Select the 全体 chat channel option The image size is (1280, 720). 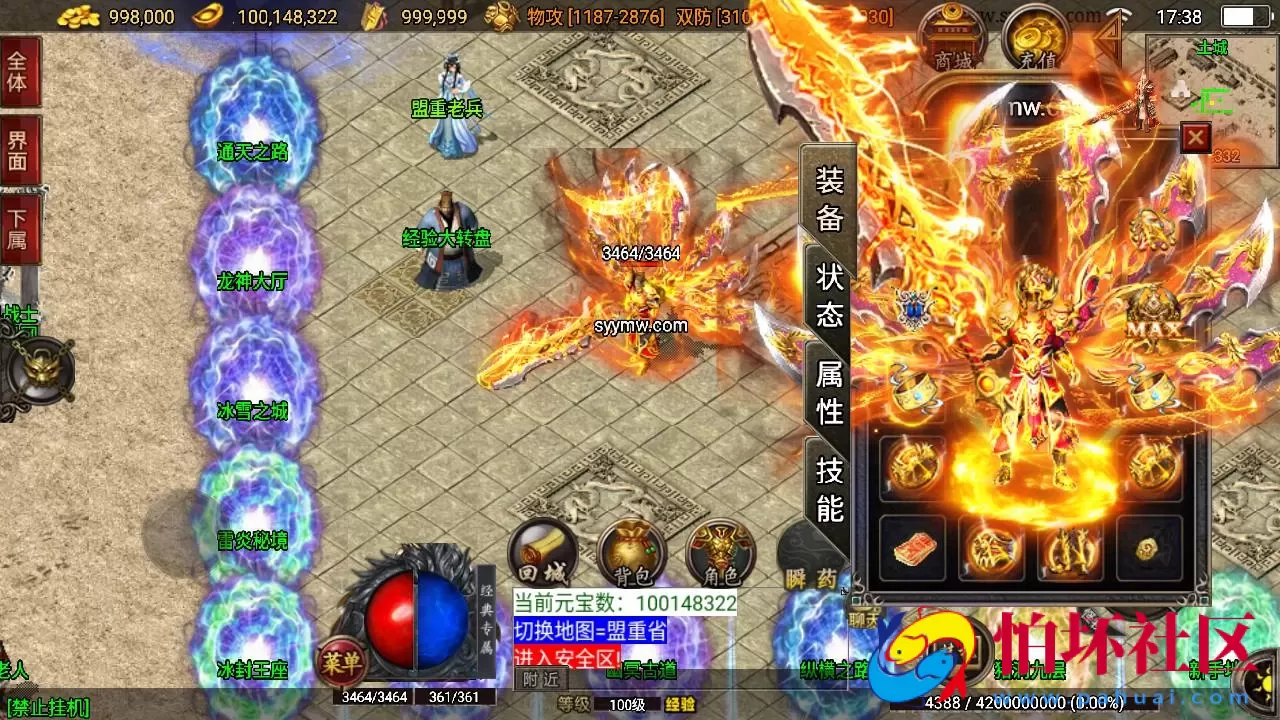(21, 72)
